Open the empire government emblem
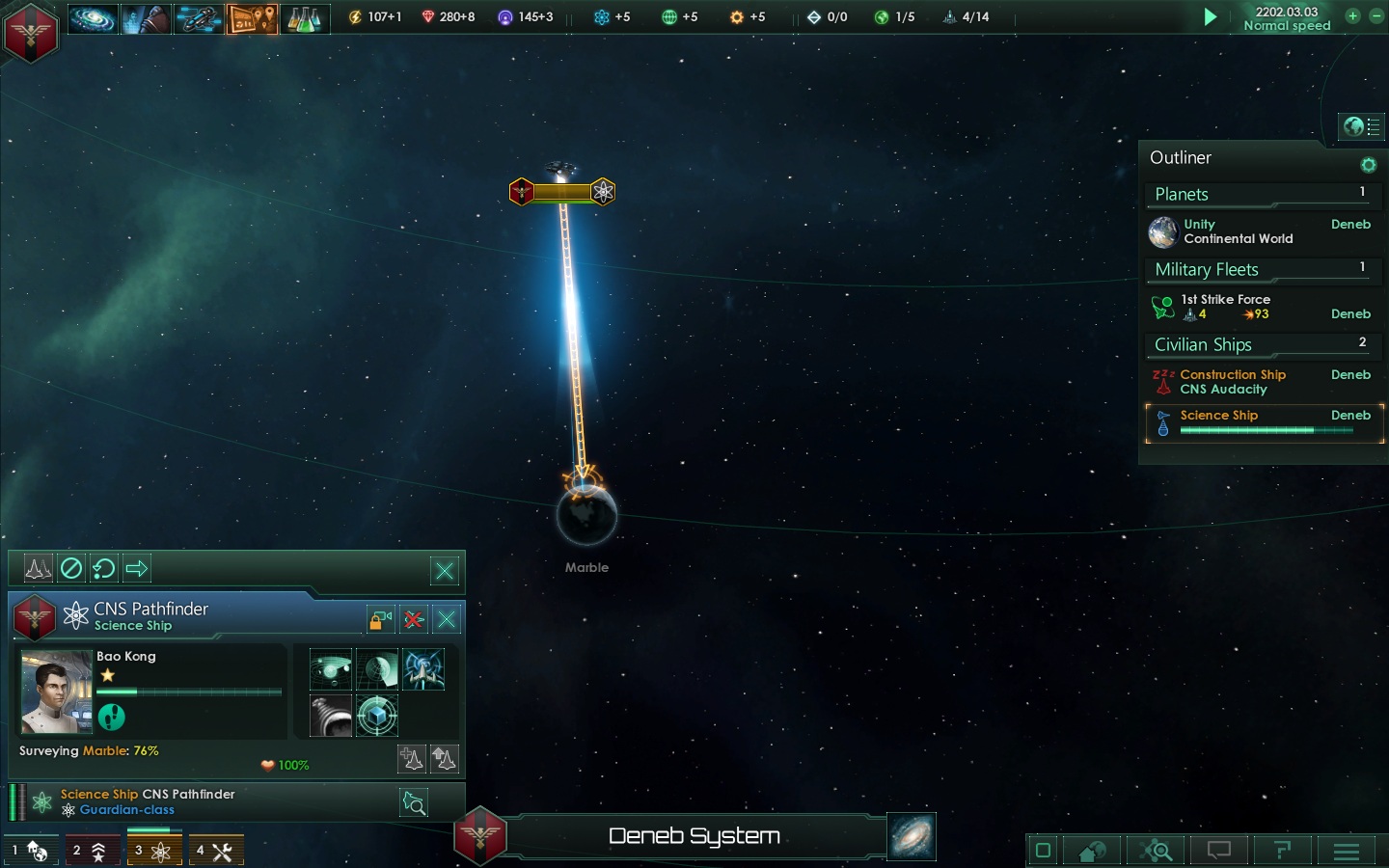The height and width of the screenshot is (868, 1389). [31, 32]
